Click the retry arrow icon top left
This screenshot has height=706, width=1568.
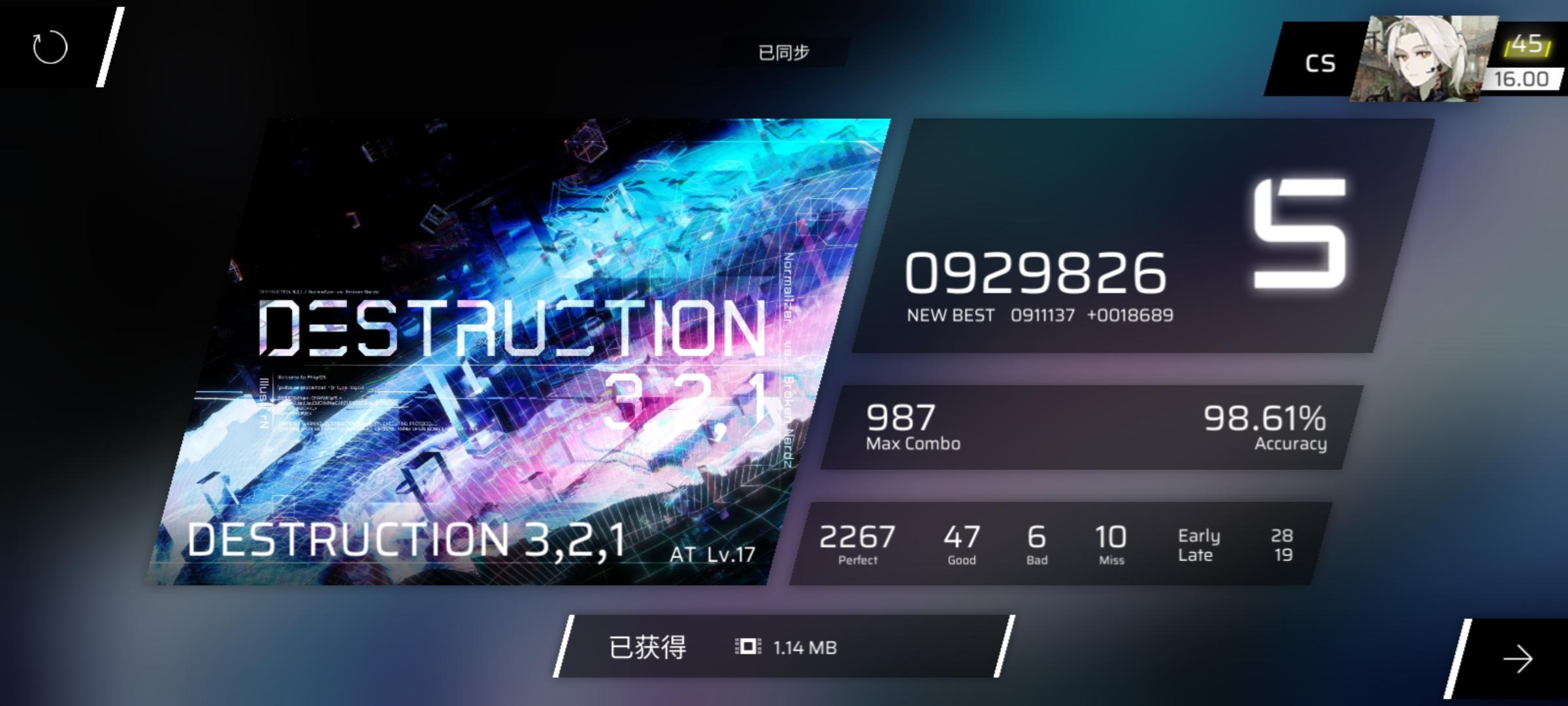click(x=50, y=46)
